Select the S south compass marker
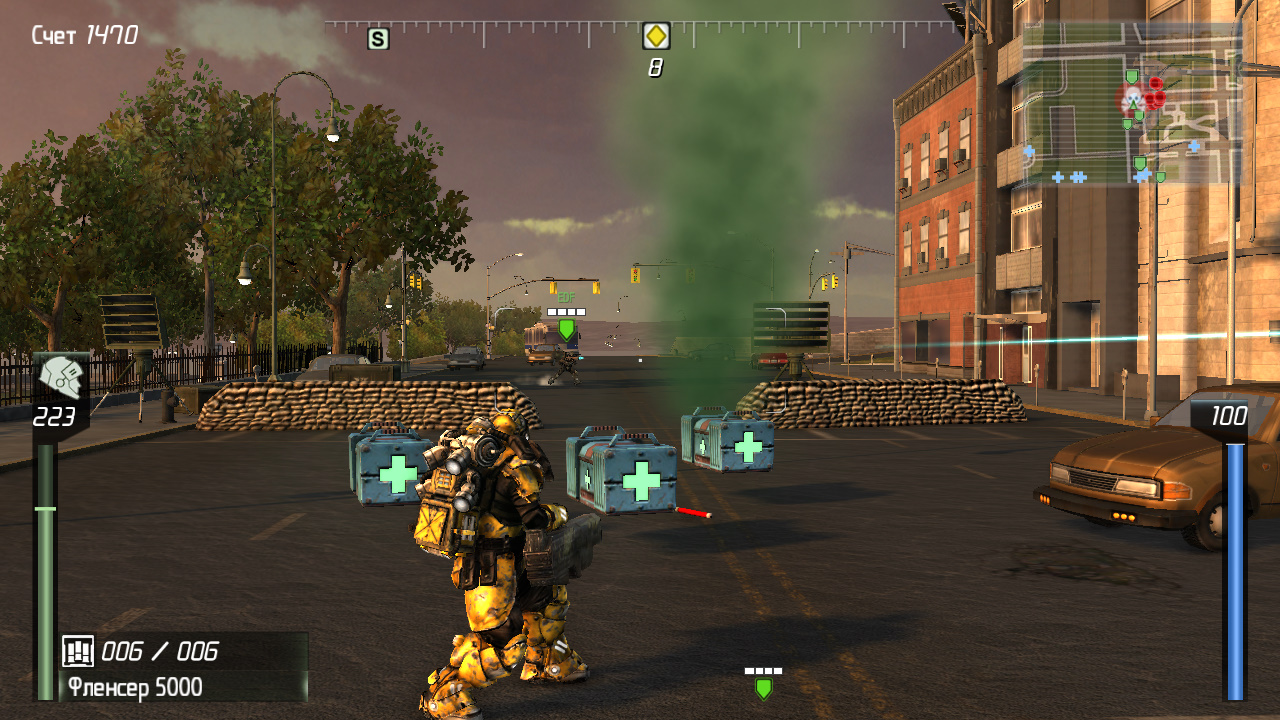1280x720 pixels. [378, 39]
